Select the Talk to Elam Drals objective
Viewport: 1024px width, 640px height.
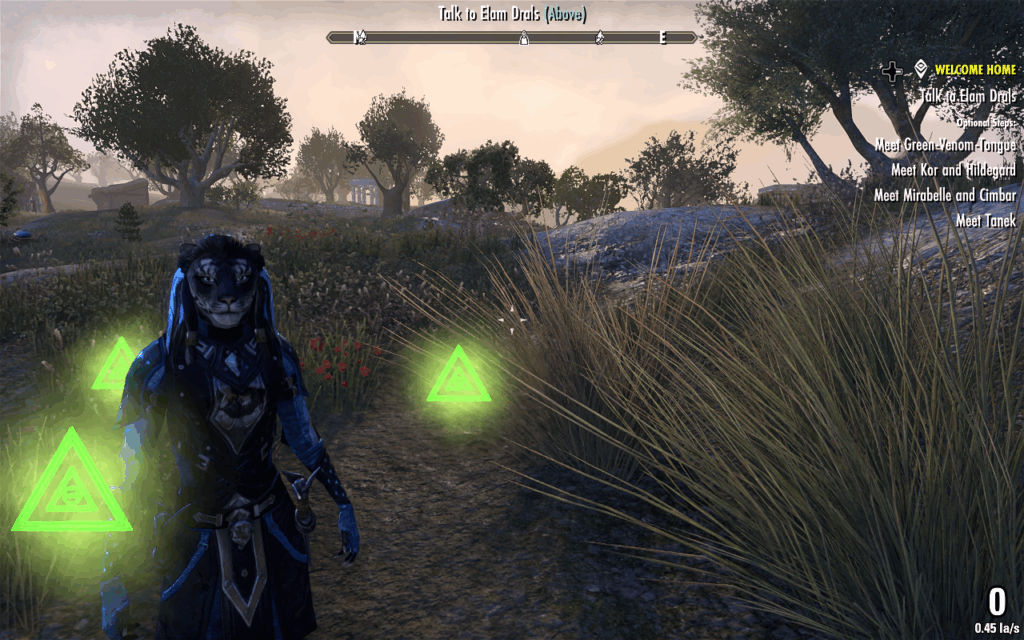(x=968, y=96)
